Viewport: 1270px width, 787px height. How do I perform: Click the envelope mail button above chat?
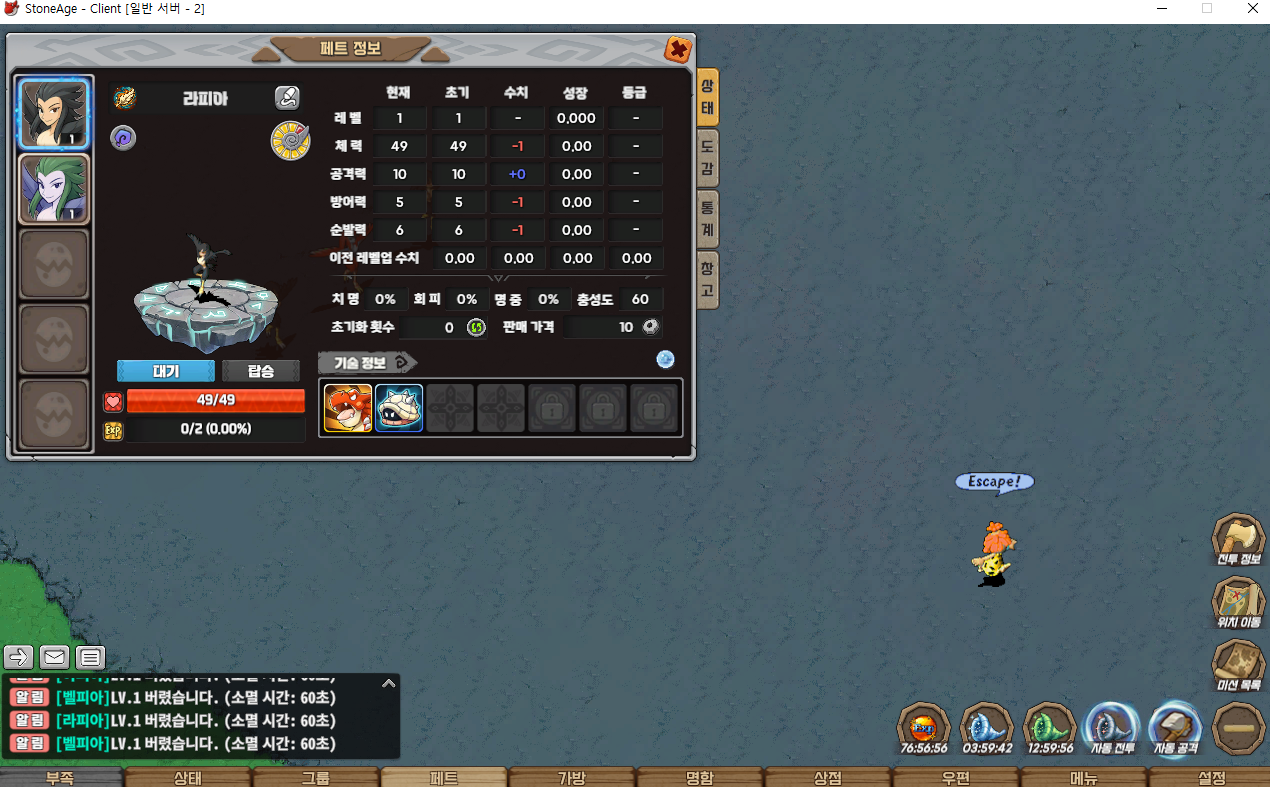pyautogui.click(x=54, y=657)
